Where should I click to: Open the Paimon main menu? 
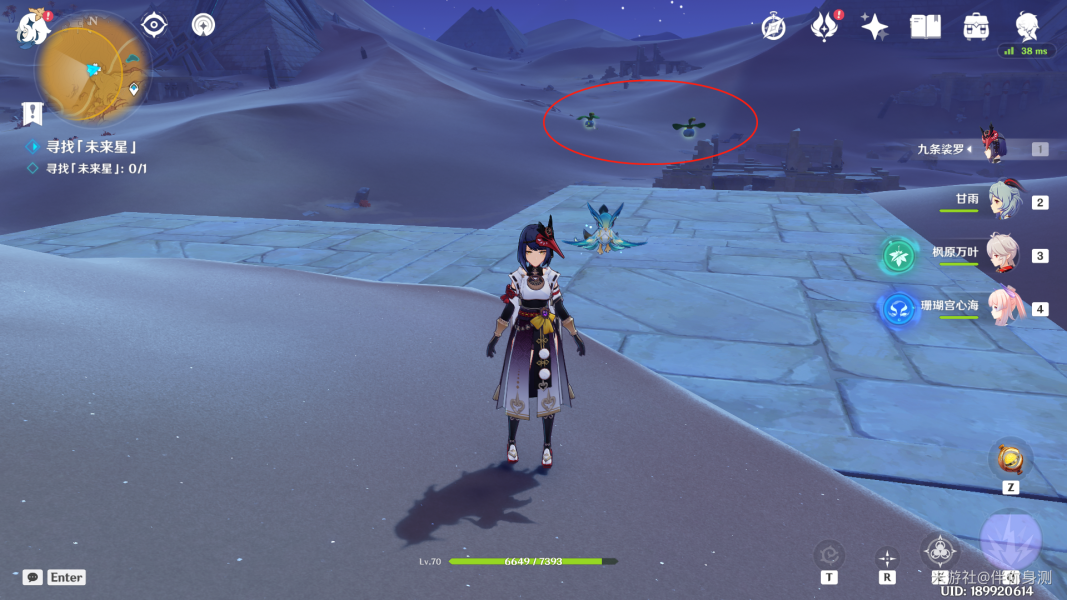33,27
